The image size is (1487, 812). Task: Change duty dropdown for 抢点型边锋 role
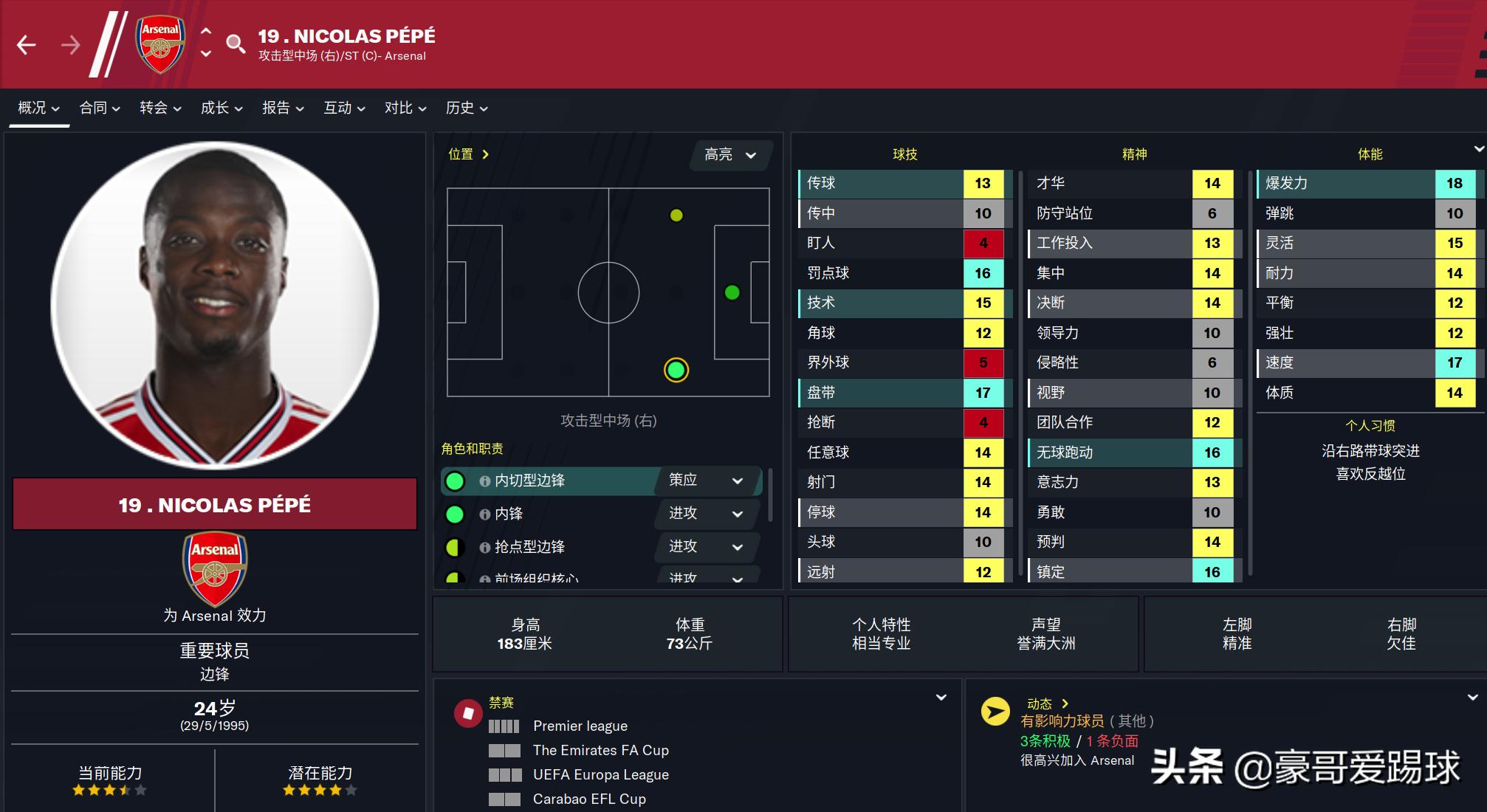705,547
